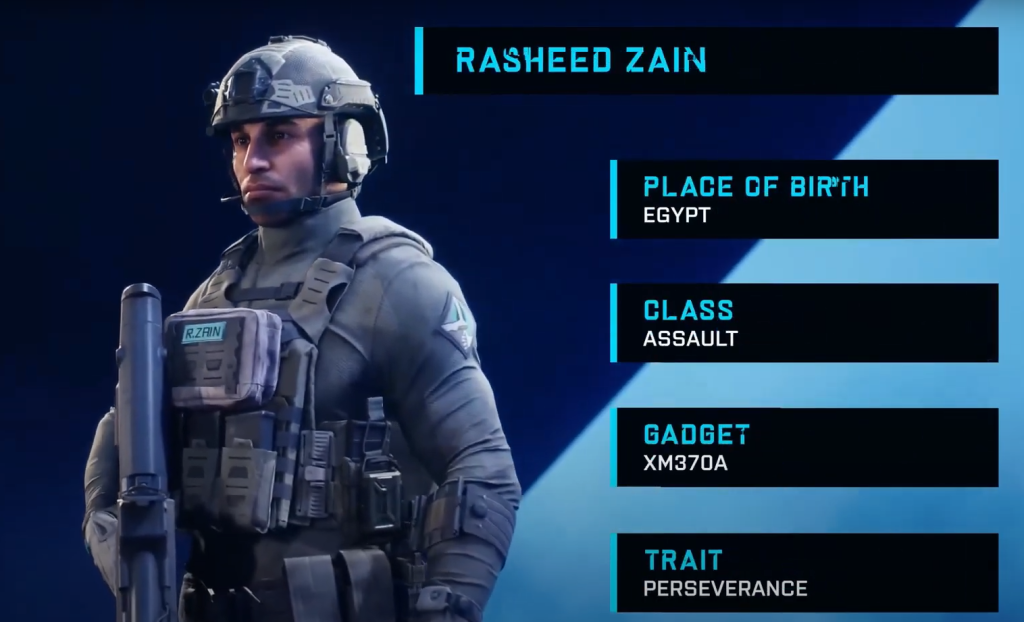Viewport: 1024px width, 622px height.
Task: Choose the Class Assault panel
Action: [x=805, y=323]
